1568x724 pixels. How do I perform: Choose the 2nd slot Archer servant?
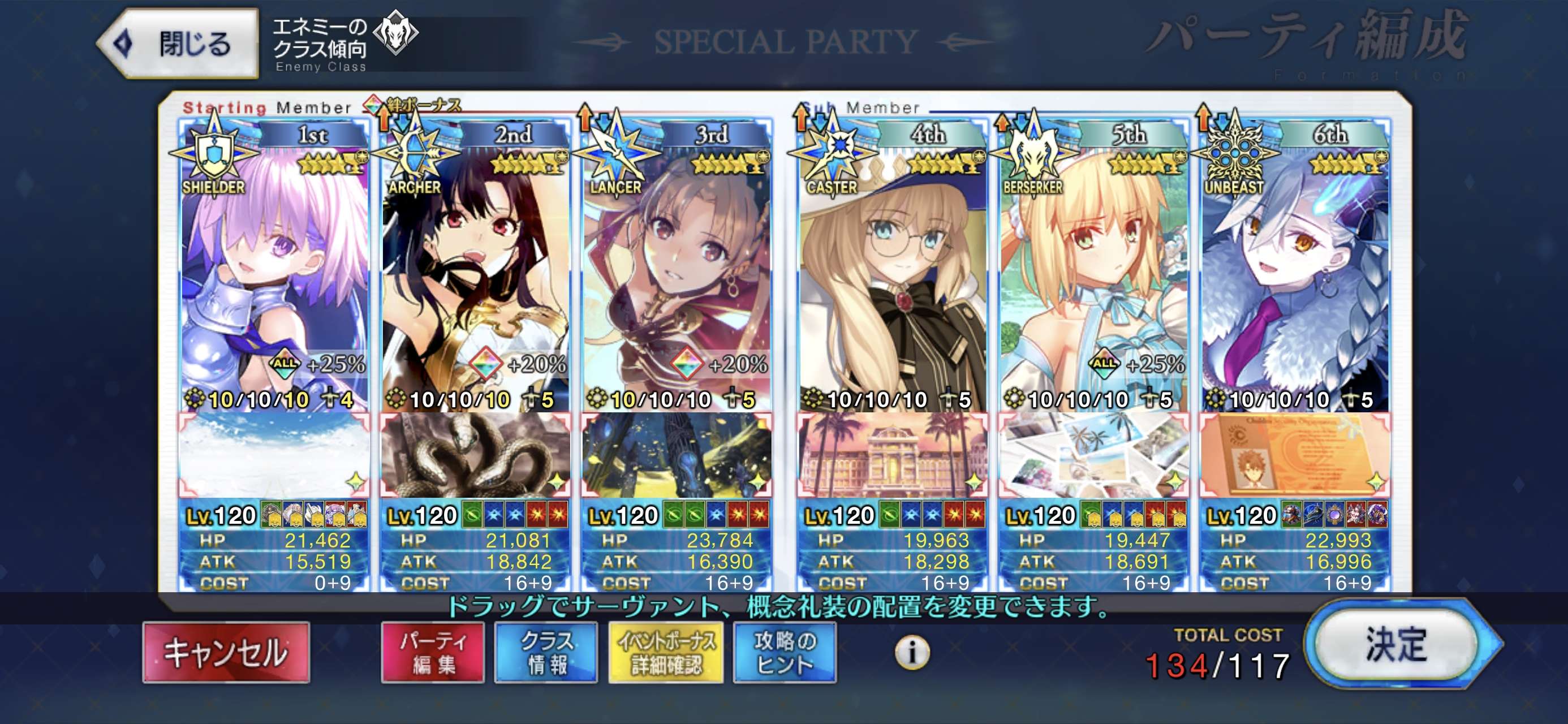coord(475,268)
